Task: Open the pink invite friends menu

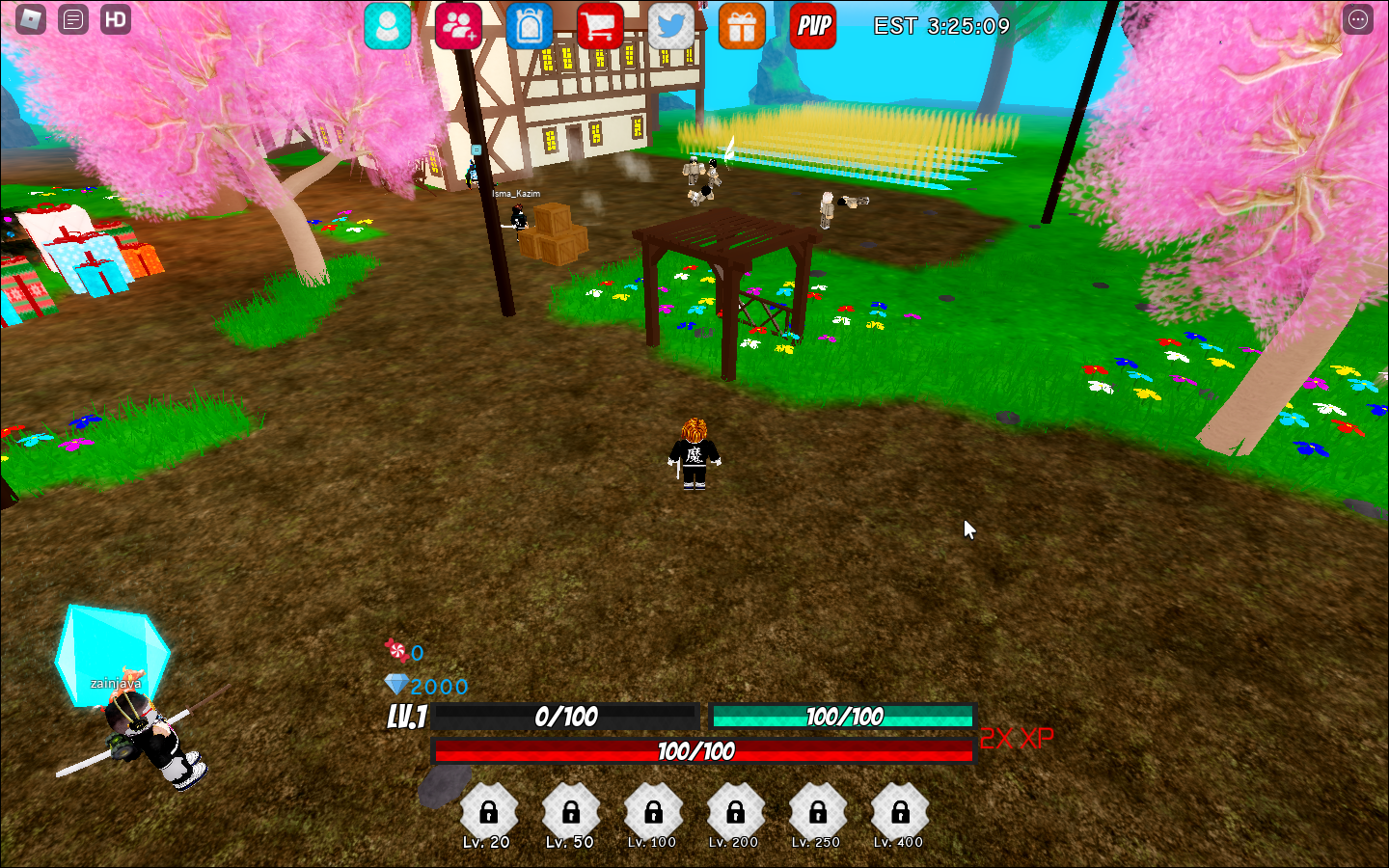Action: (458, 26)
